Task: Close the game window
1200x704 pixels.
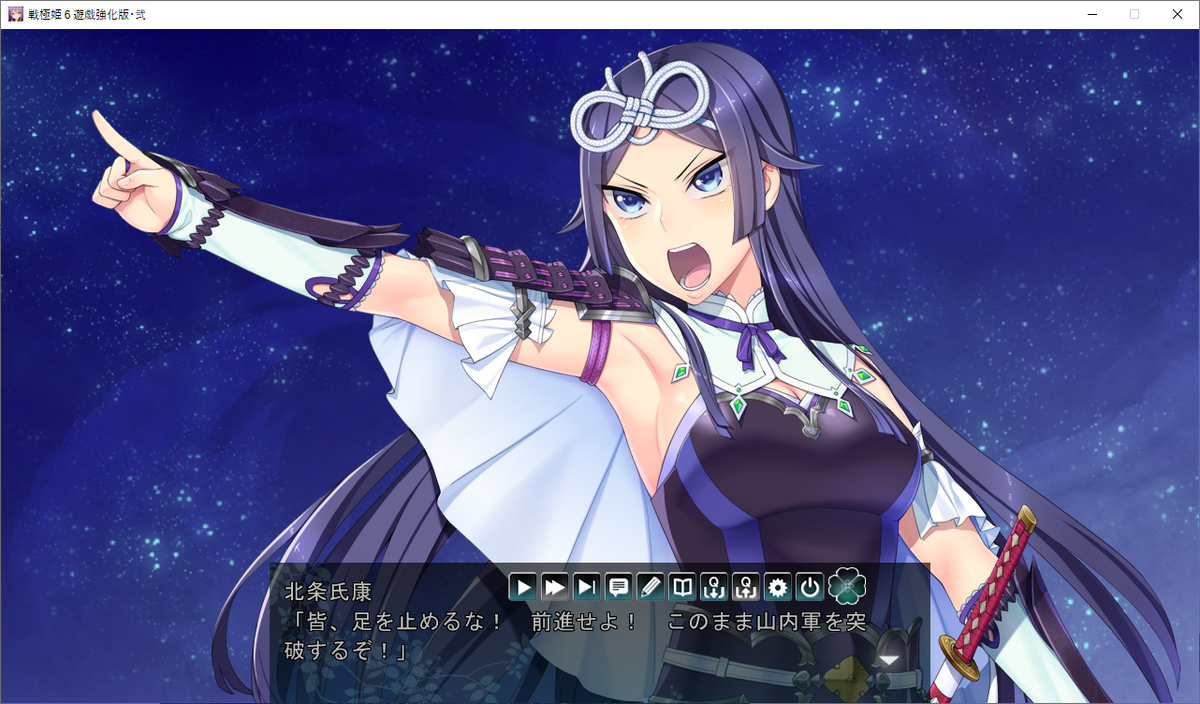Action: click(x=1176, y=14)
